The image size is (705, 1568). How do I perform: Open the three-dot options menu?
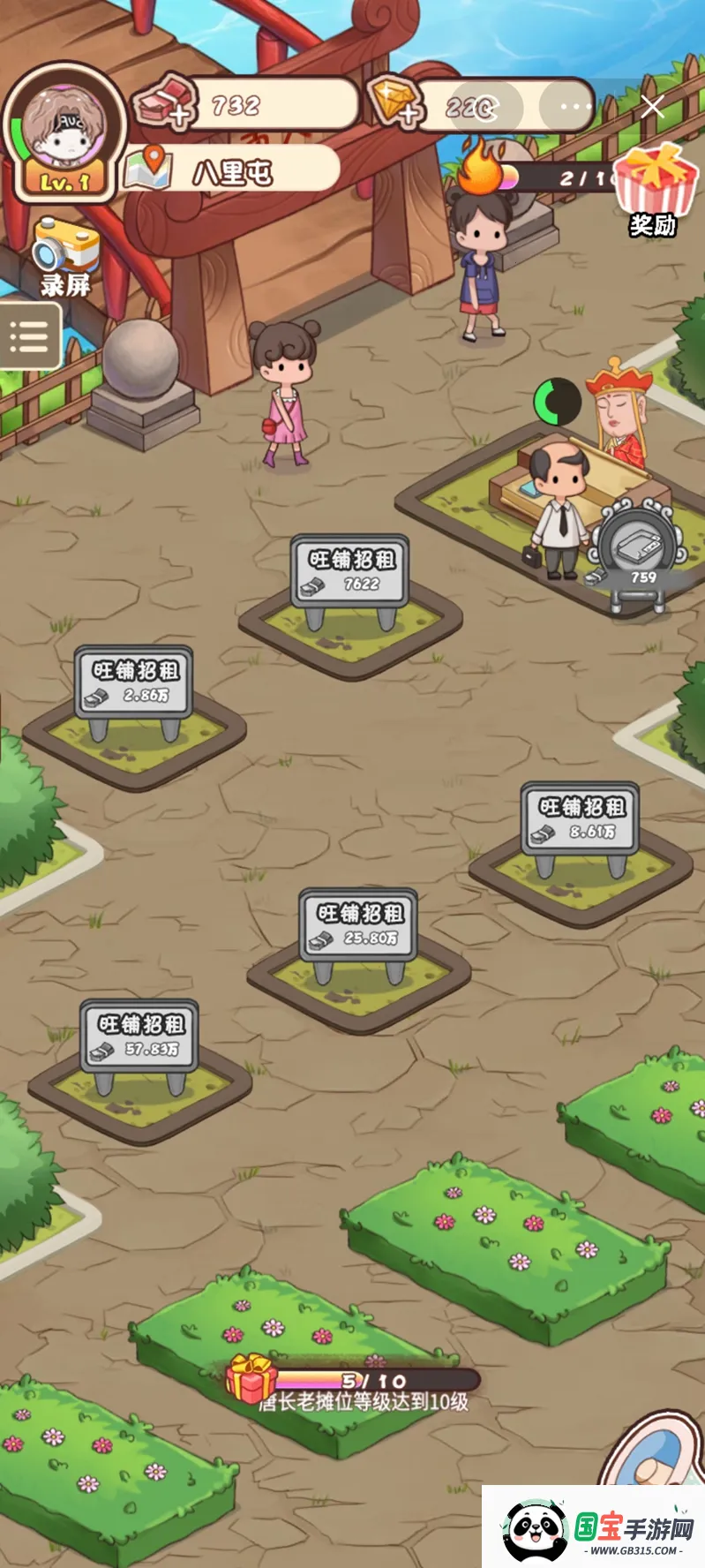tap(575, 107)
